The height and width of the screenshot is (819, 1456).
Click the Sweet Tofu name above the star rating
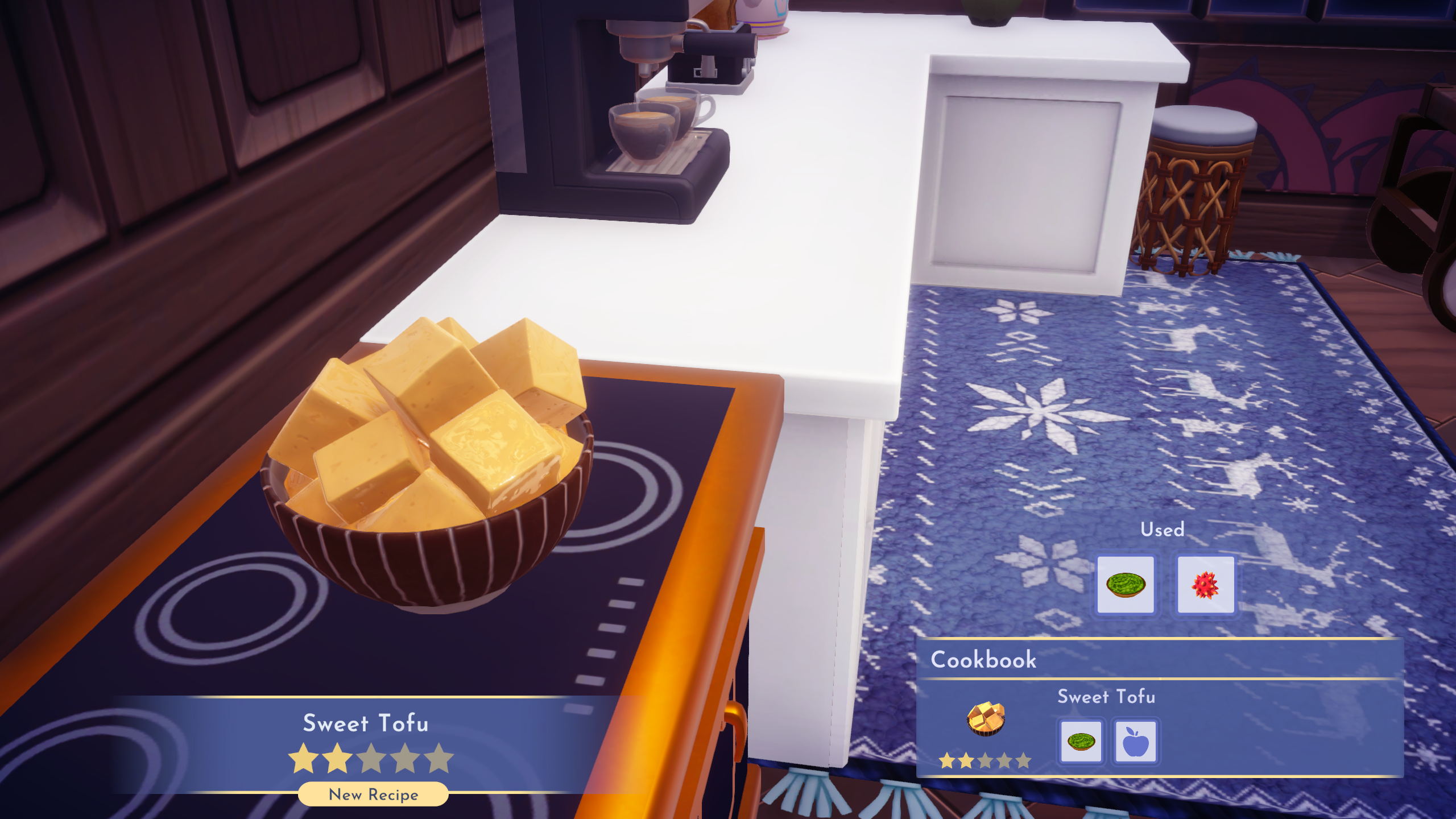[367, 723]
